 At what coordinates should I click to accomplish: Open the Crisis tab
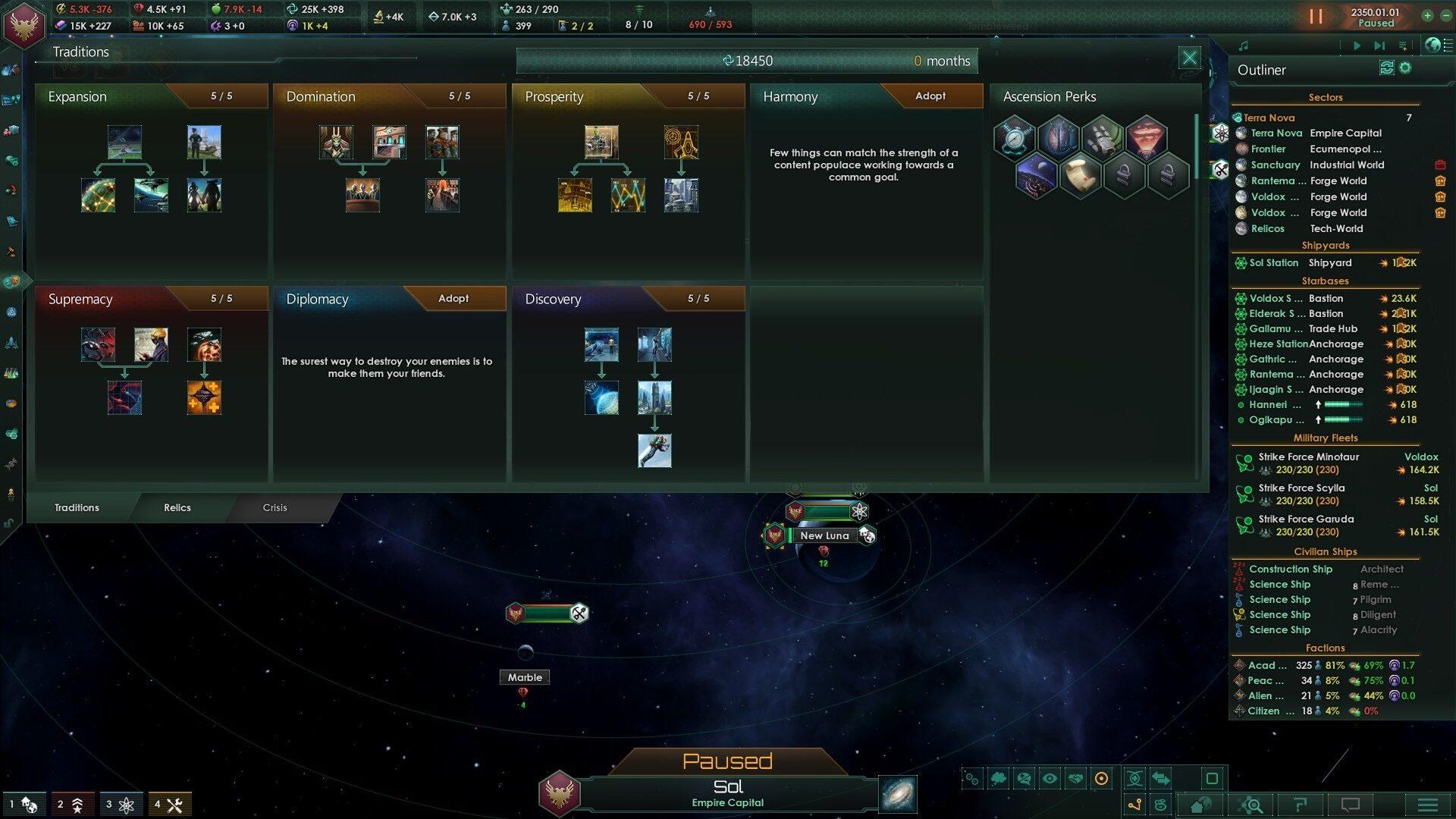point(275,507)
